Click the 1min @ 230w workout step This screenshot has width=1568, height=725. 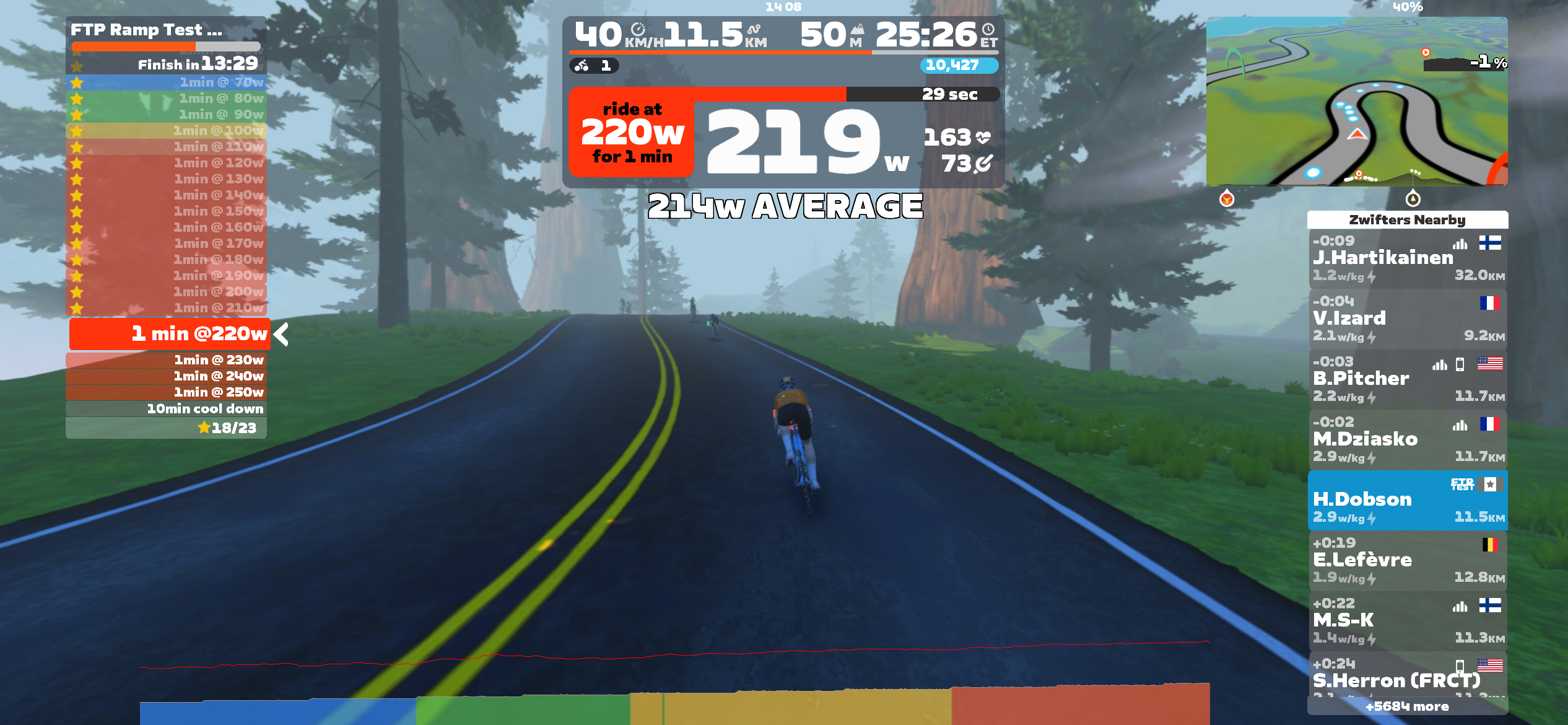click(166, 360)
